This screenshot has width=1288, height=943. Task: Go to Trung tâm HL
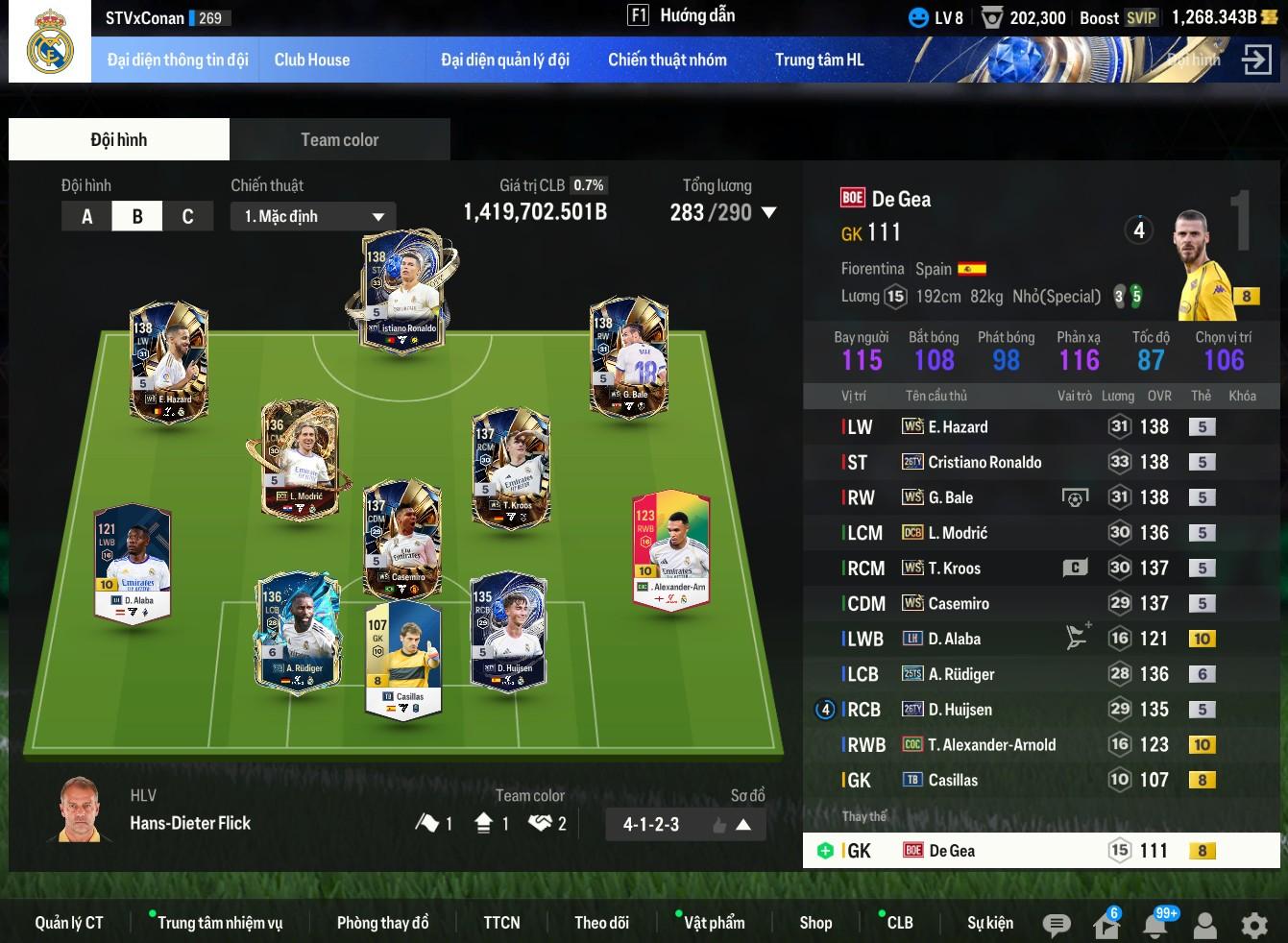[x=819, y=60]
